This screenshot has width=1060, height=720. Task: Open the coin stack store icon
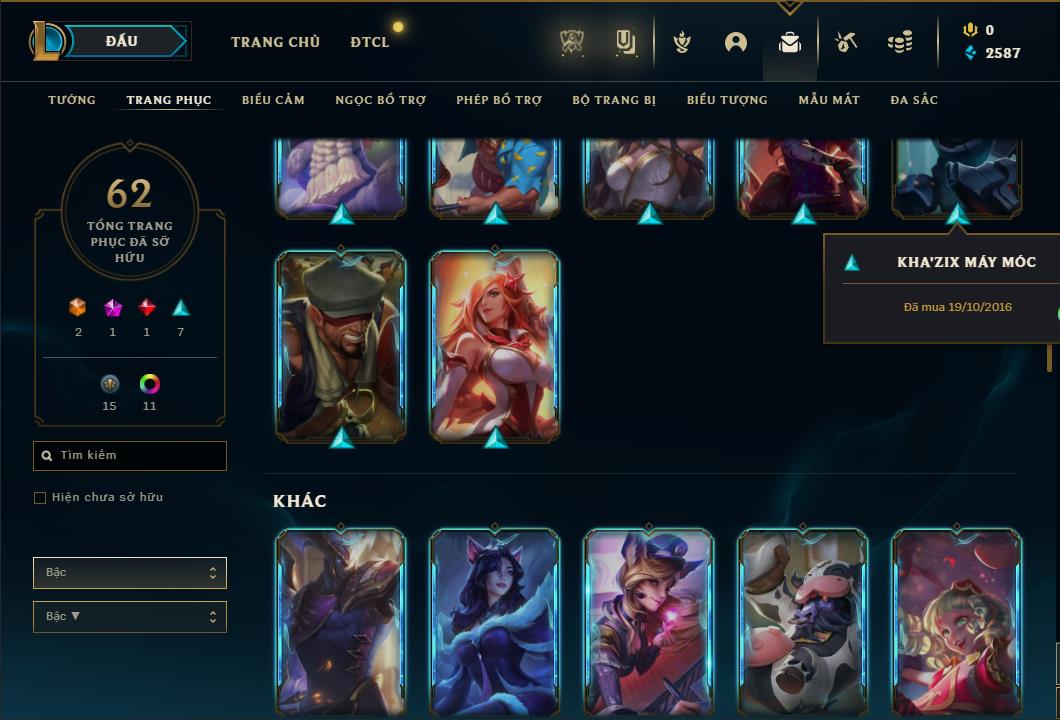900,42
